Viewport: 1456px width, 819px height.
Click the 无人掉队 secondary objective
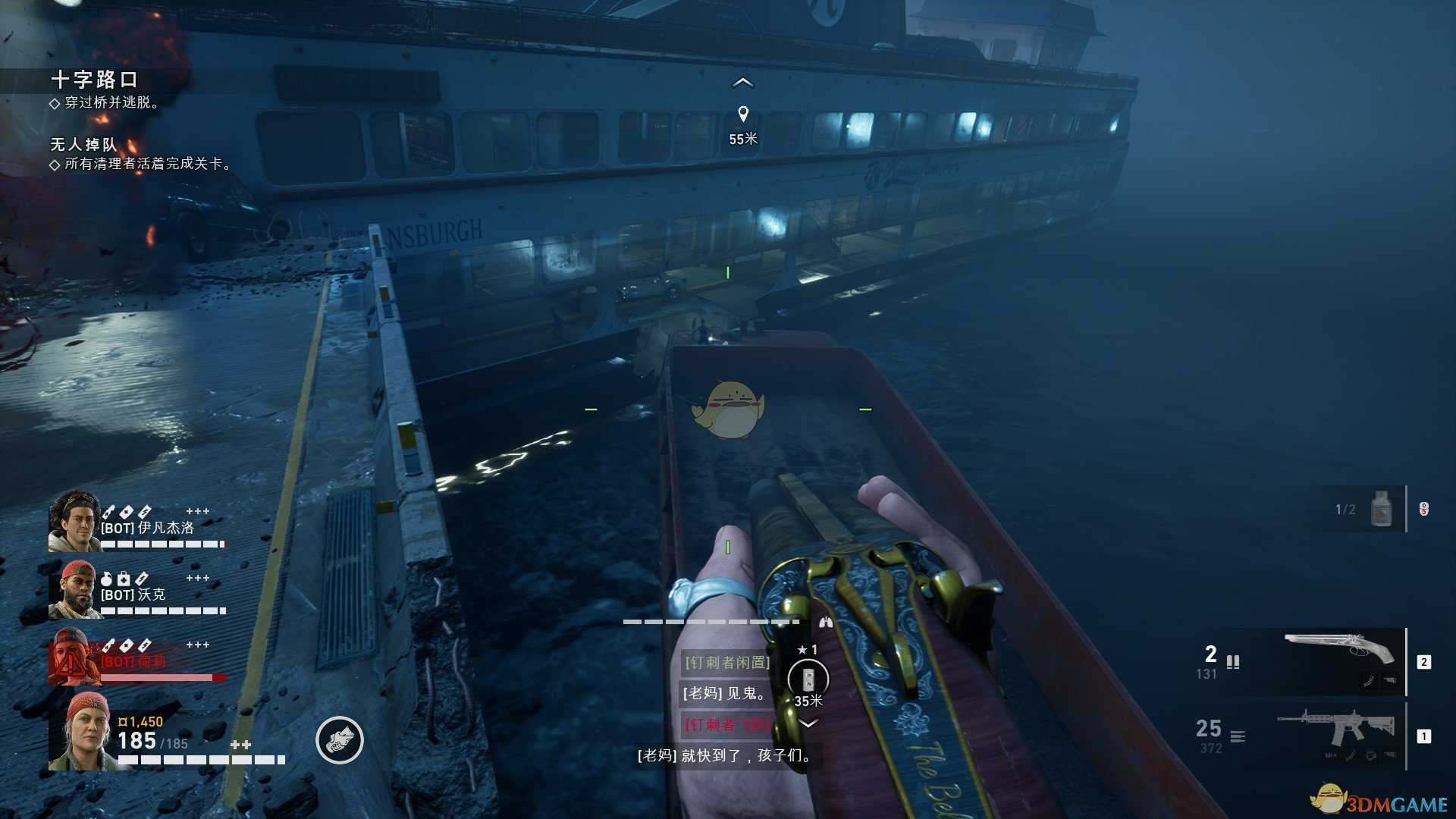point(83,144)
